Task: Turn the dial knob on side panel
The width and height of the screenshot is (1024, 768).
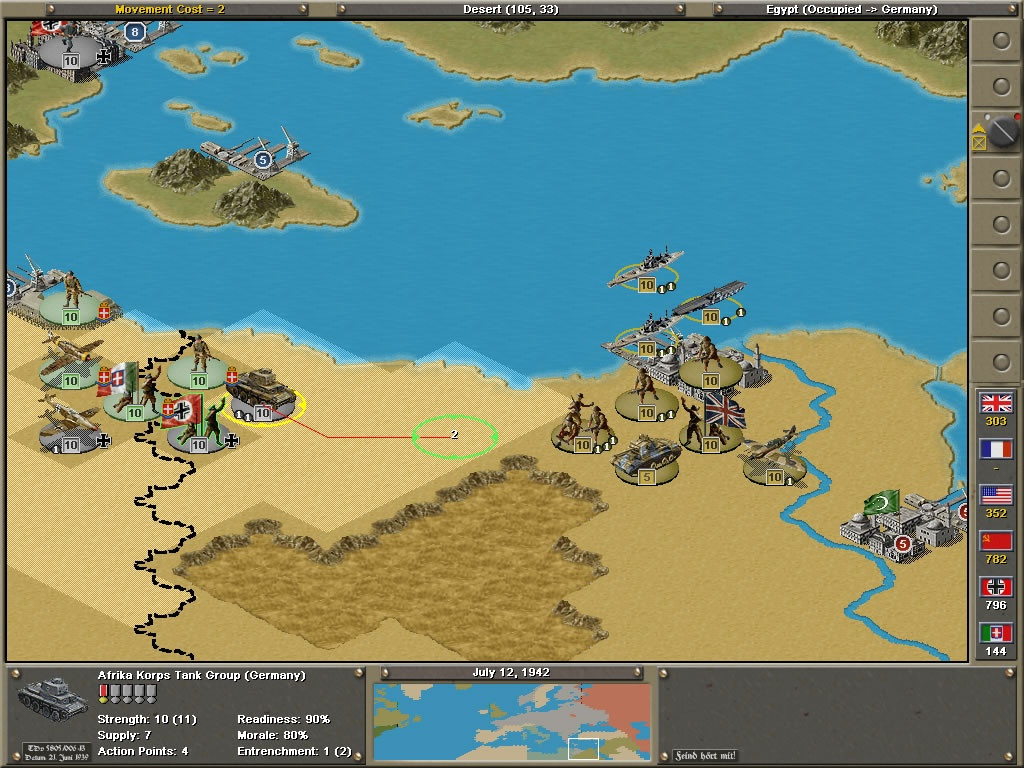Action: (1001, 131)
